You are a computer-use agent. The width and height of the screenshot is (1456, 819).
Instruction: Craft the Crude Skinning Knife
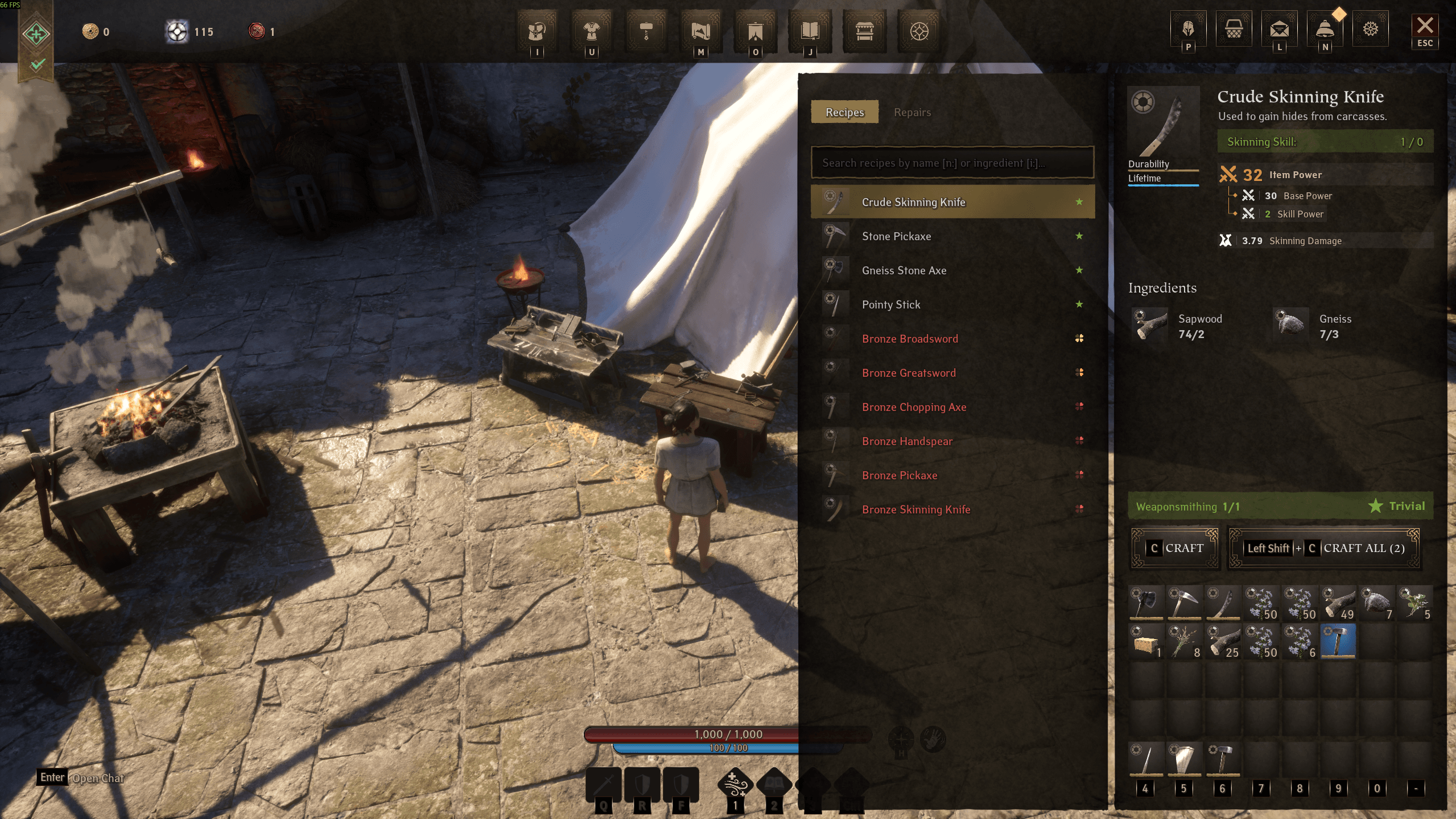click(x=1175, y=548)
